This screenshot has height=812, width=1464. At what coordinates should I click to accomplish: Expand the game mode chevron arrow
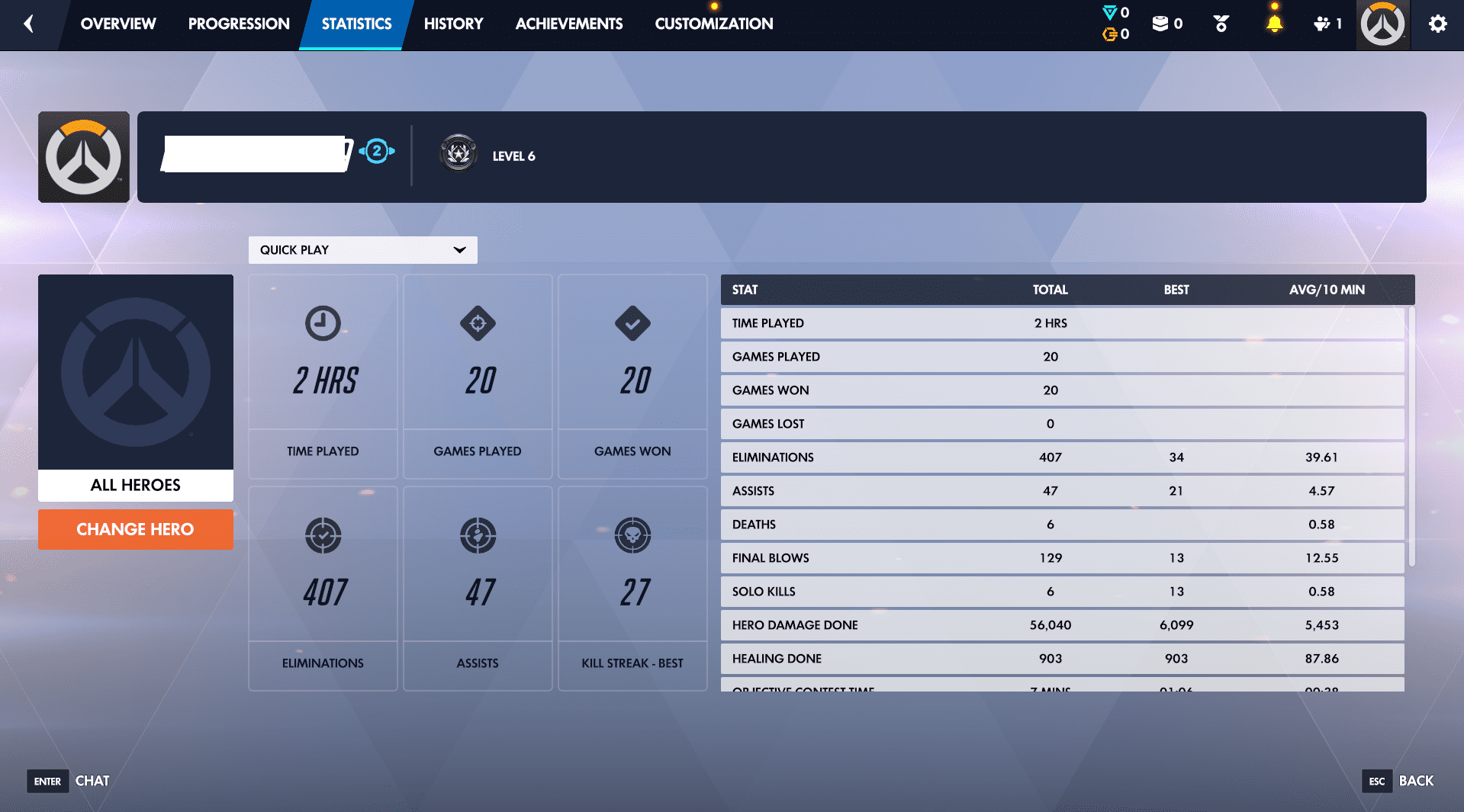tap(459, 249)
